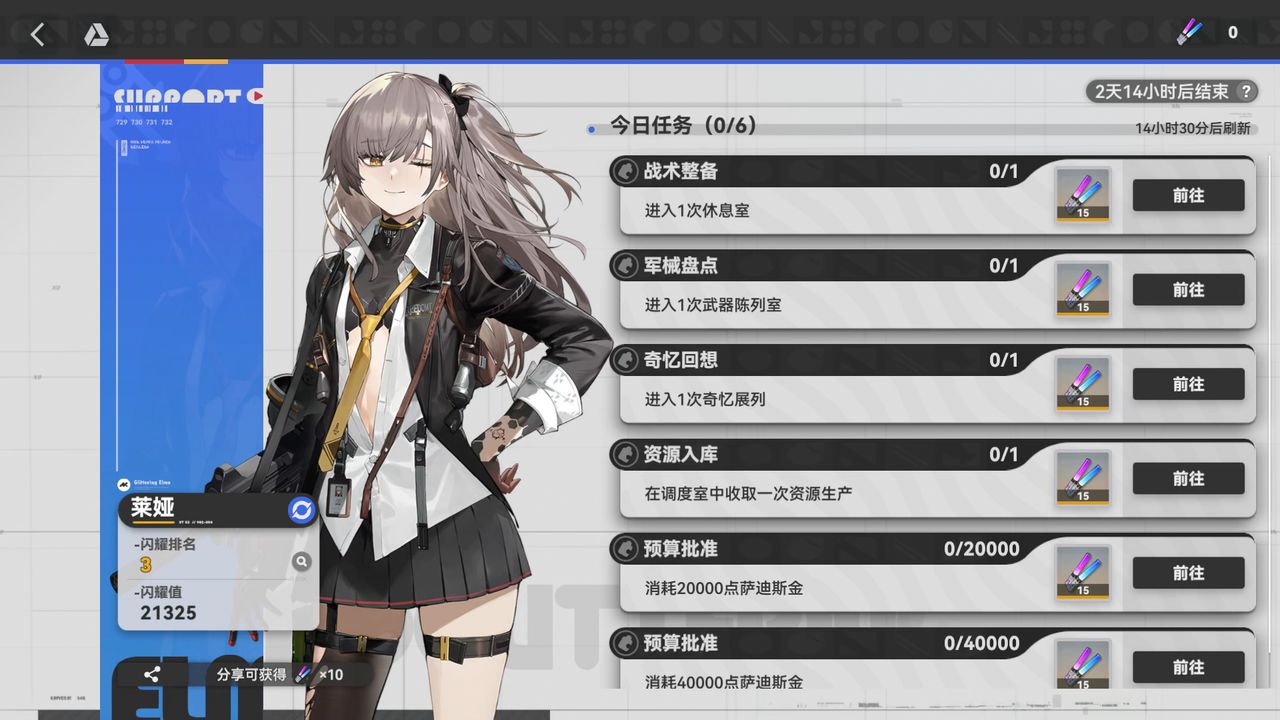Go to the 奇忆回想 task
The width and height of the screenshot is (1280, 720).
tap(1188, 384)
